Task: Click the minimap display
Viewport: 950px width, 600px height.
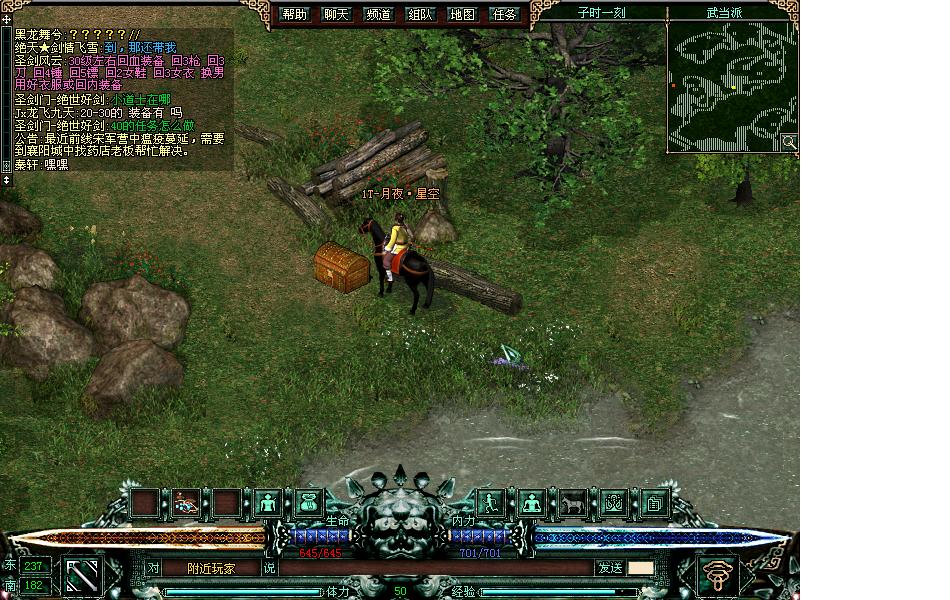Action: [732, 86]
